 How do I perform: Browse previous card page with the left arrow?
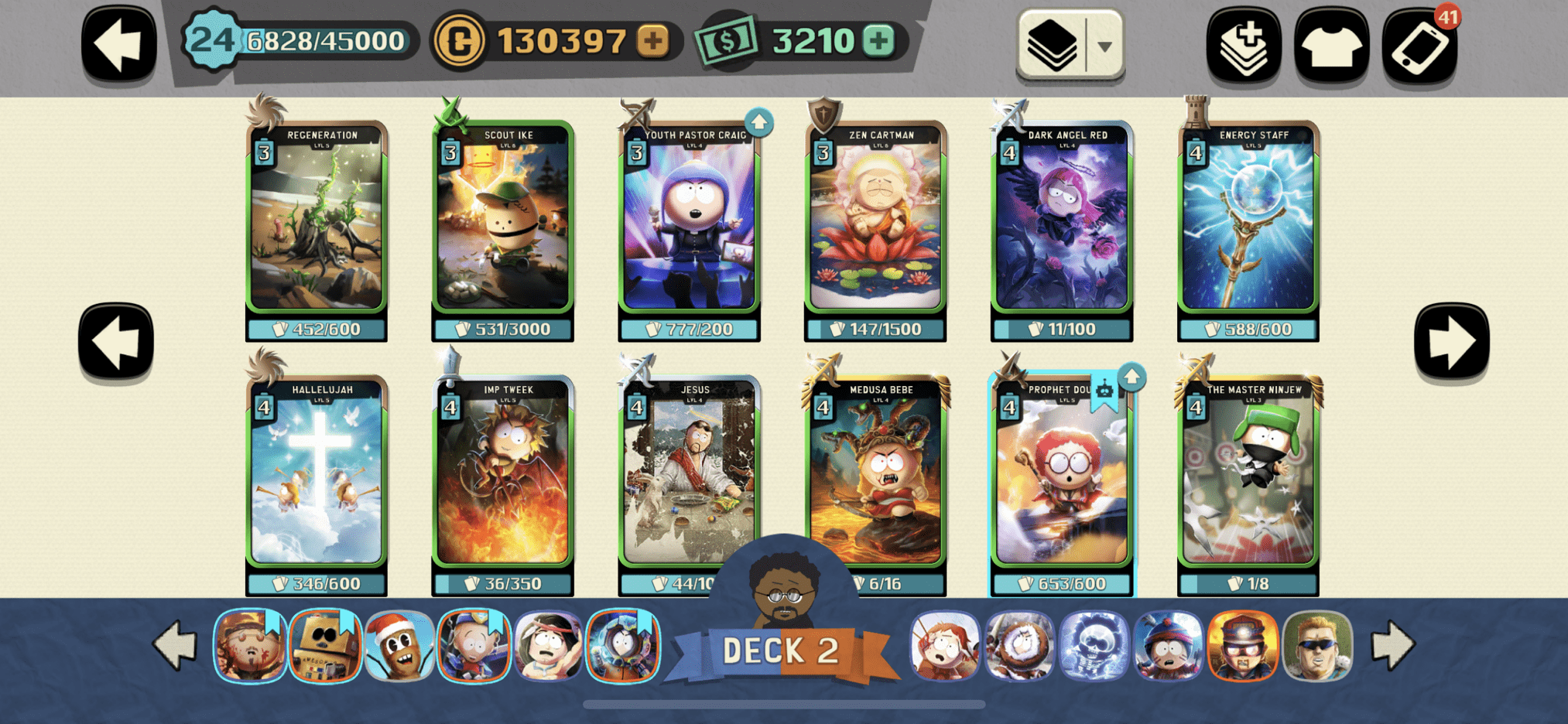pos(116,338)
